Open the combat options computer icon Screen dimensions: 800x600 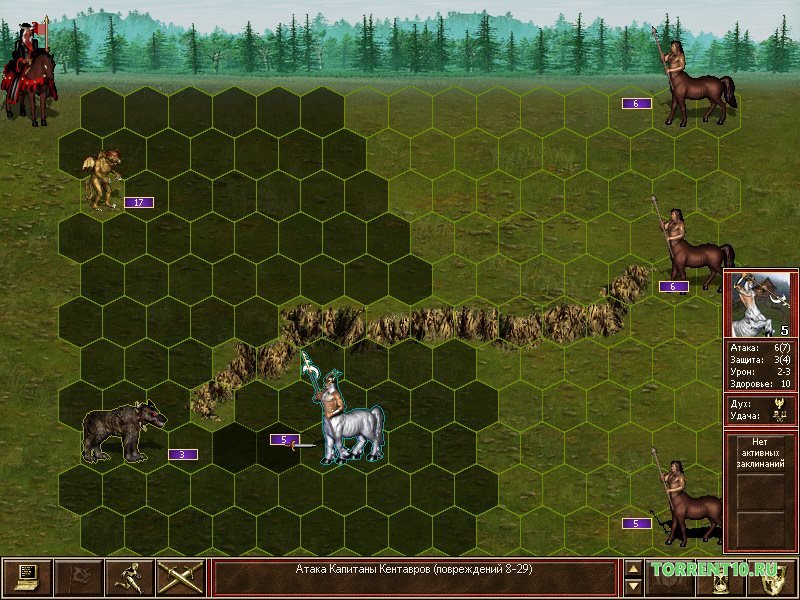click(x=27, y=577)
